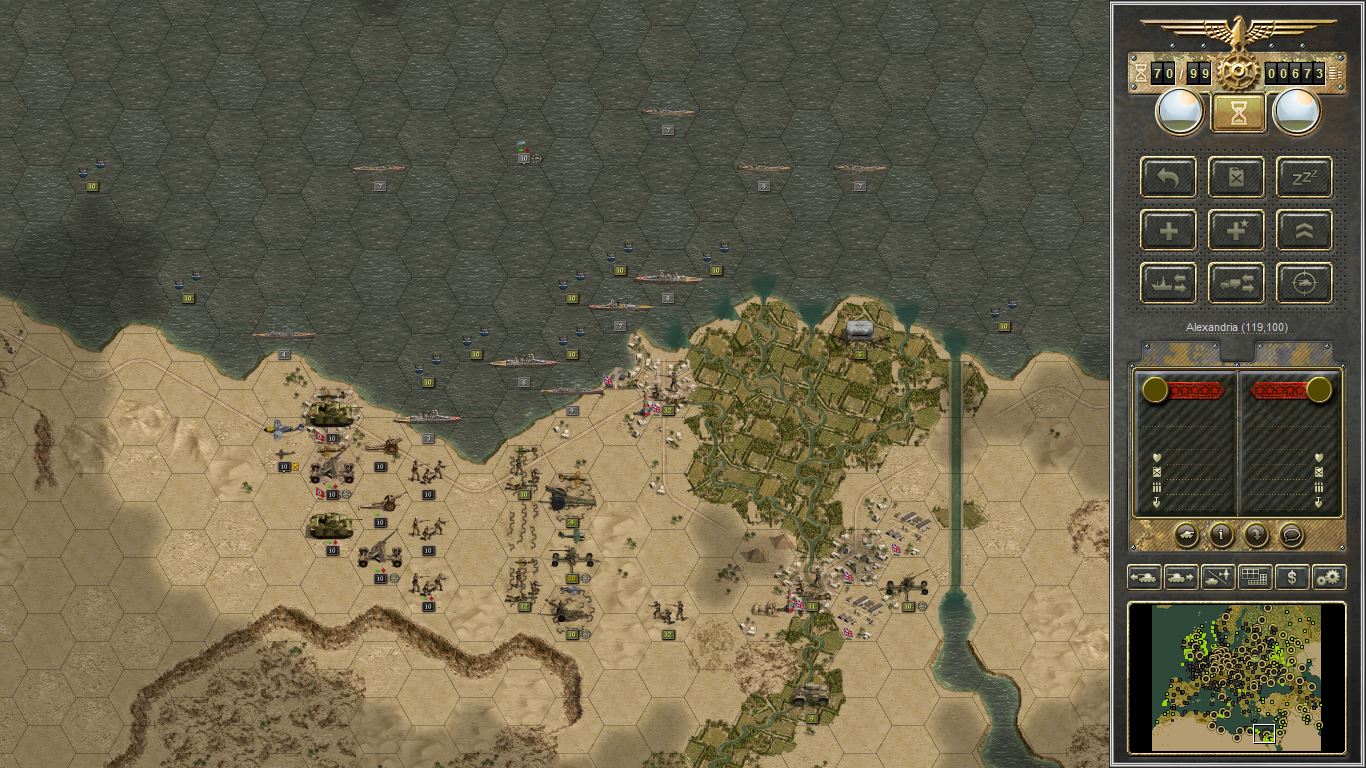
Task: Undo the last unit move
Action: pos(1167,177)
